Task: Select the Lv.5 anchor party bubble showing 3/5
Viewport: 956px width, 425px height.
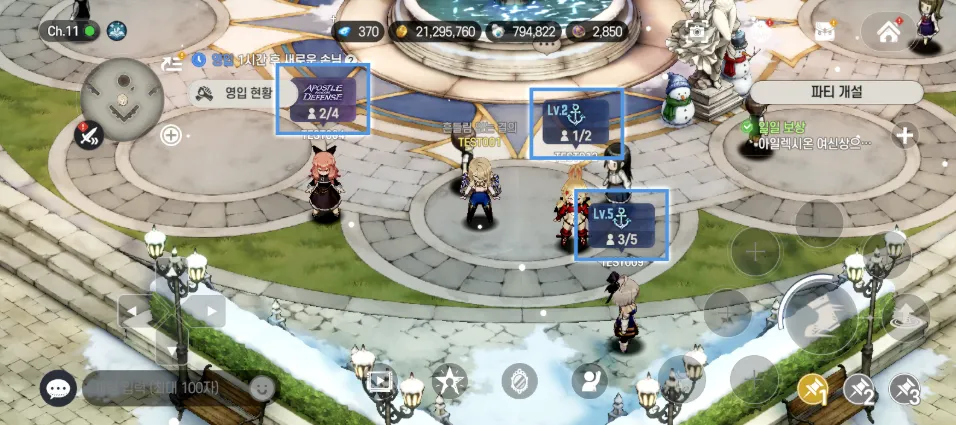Action: coord(621,226)
